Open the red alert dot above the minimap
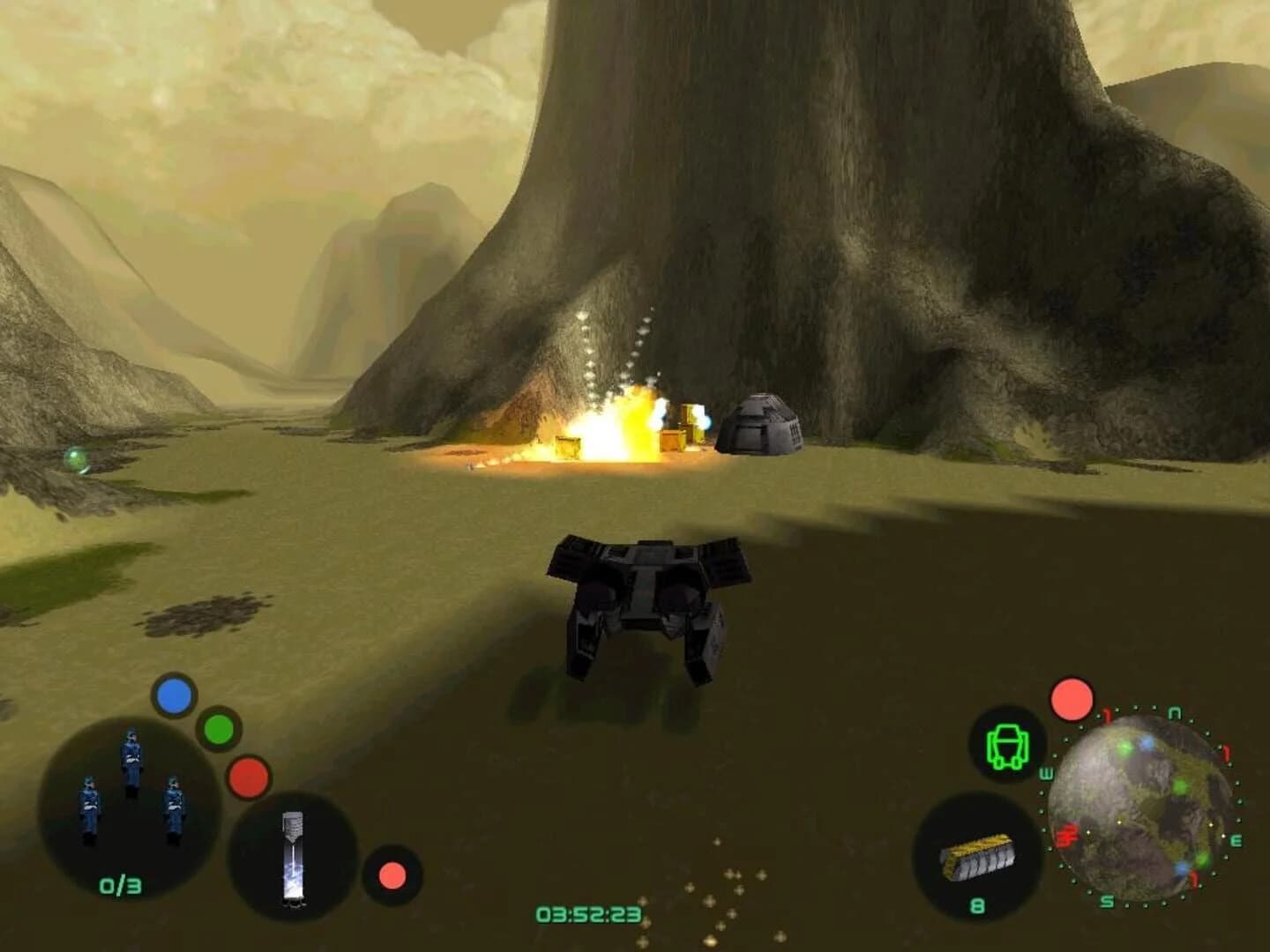Screen dimensions: 1270x952 1071,699
